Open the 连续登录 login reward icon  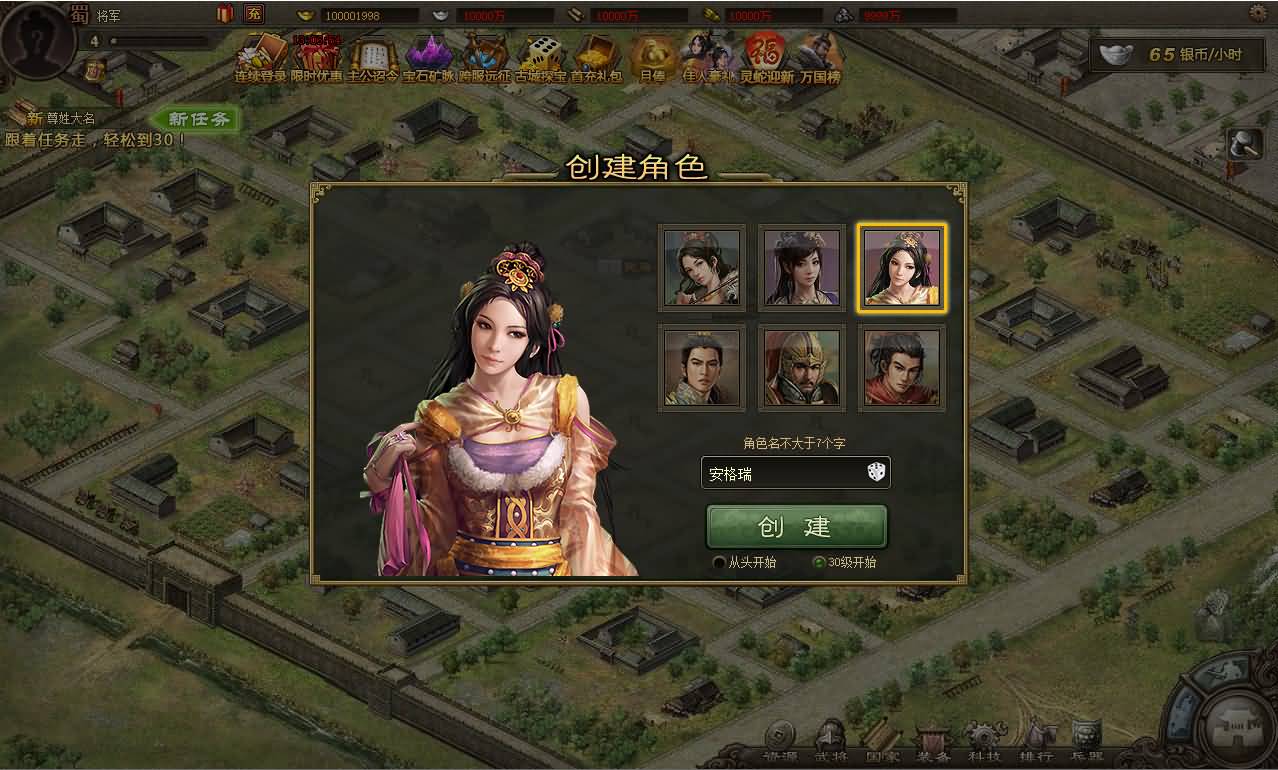click(260, 58)
